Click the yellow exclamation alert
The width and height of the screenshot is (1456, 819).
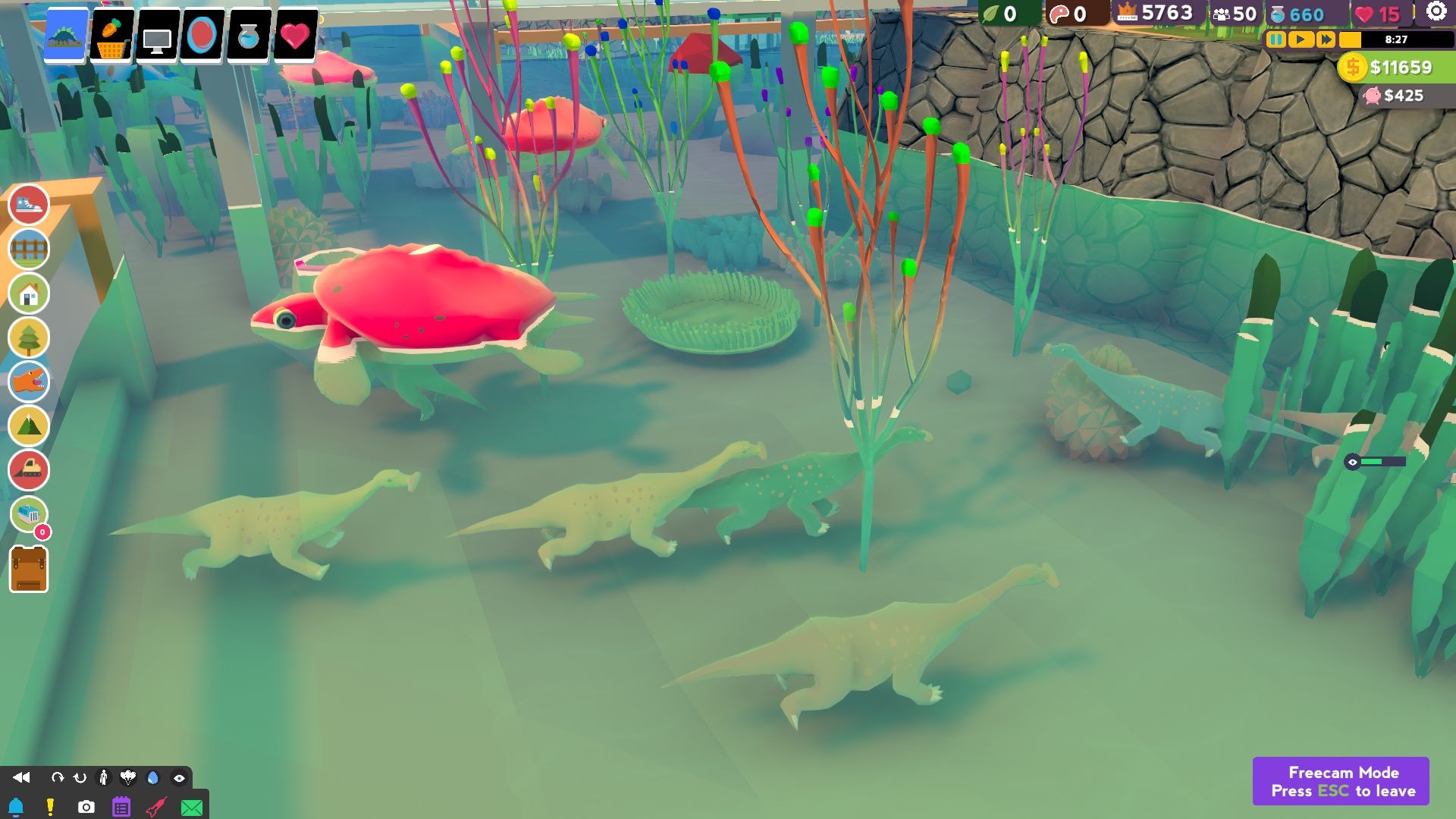point(50,807)
